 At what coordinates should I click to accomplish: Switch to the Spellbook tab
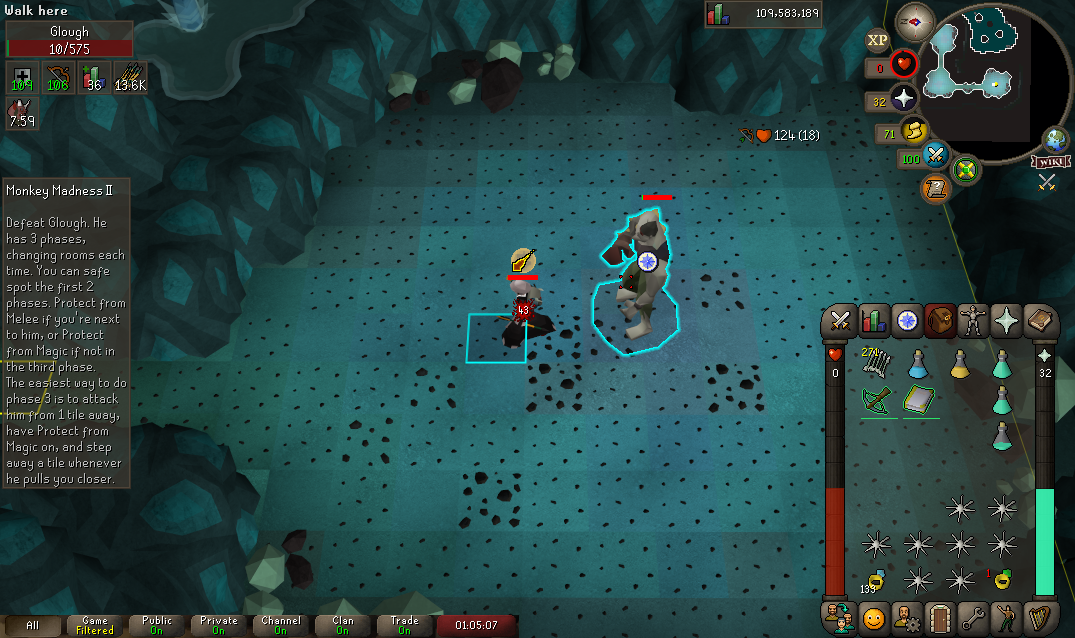[x=1041, y=320]
